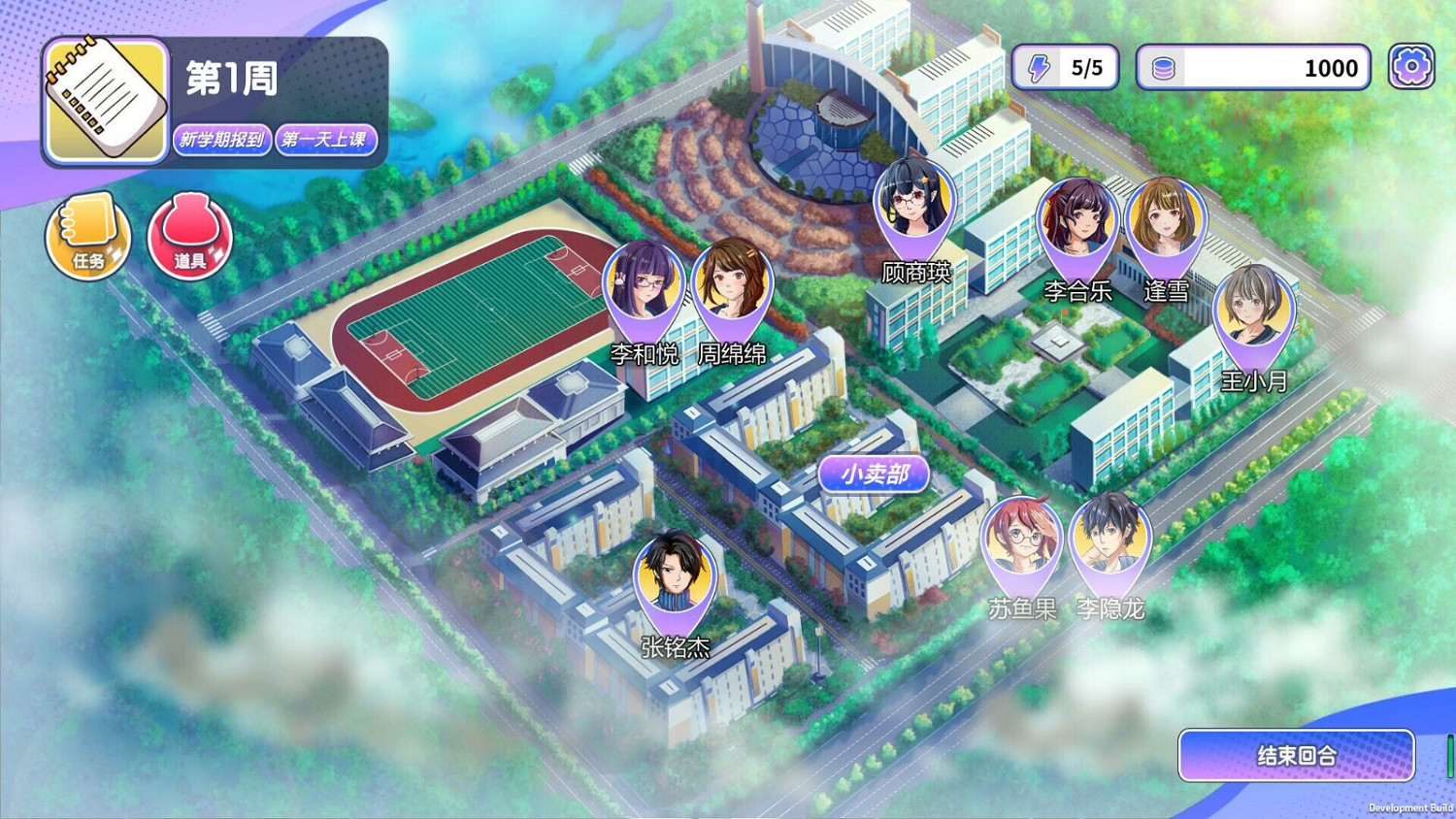Open the 小卖部 (shop) building
This screenshot has height=819, width=1456.
872,474
